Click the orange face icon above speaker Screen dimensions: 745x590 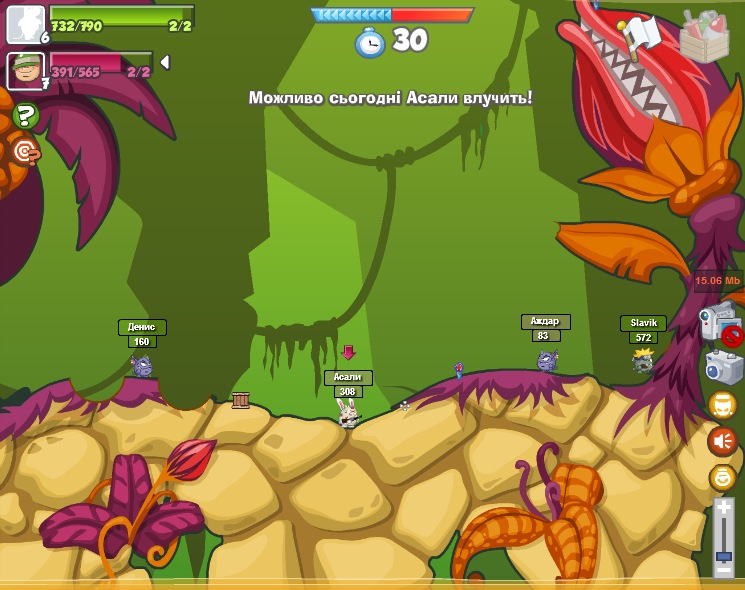coord(722,404)
